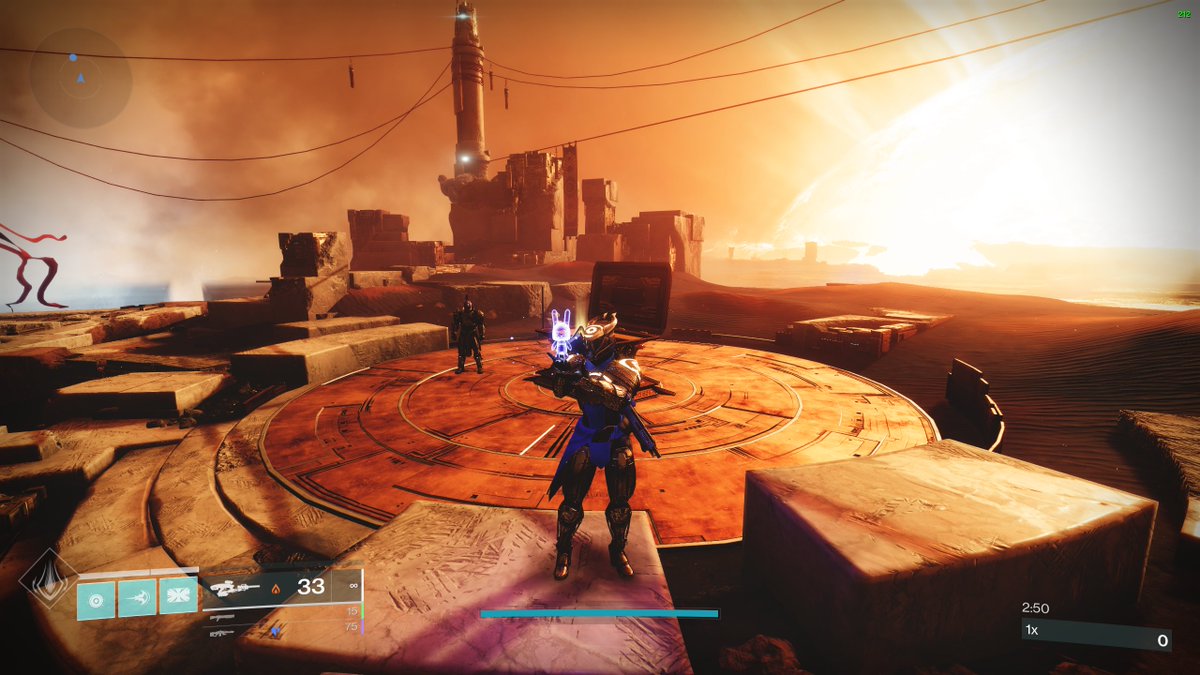
Task: Switch to the energy weapon with 15 ammo
Action: pos(224,619)
